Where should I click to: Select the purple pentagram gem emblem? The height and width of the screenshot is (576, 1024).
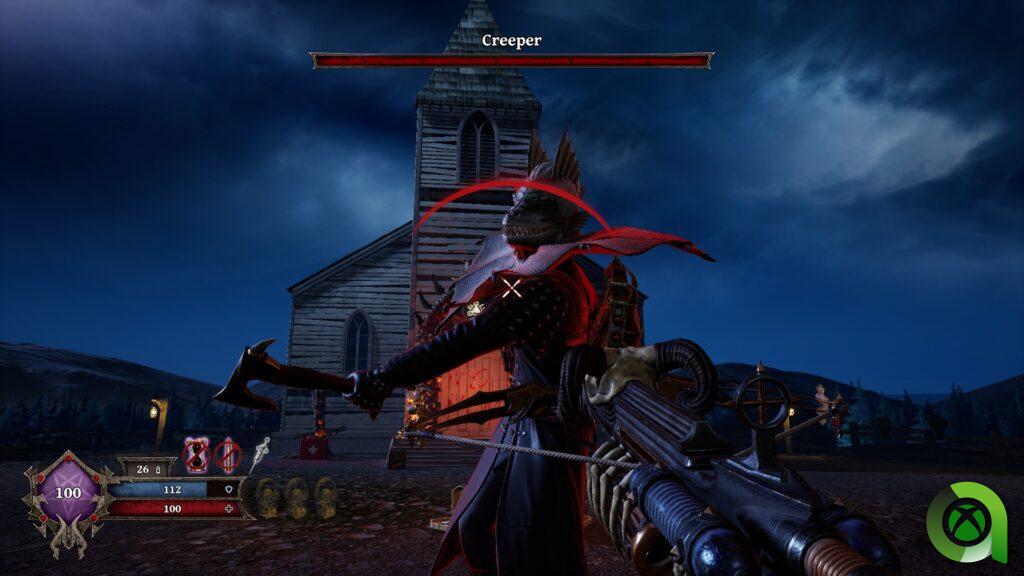tap(68, 493)
